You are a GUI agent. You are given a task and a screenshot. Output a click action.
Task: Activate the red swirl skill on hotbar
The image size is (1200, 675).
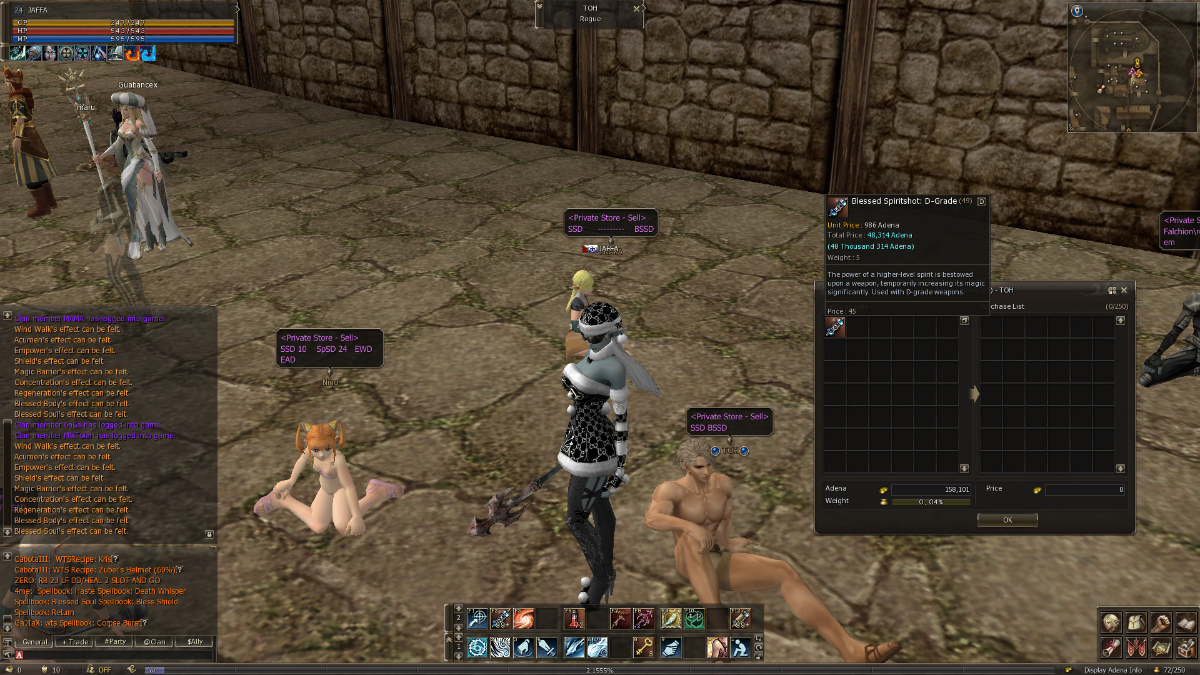[x=524, y=619]
